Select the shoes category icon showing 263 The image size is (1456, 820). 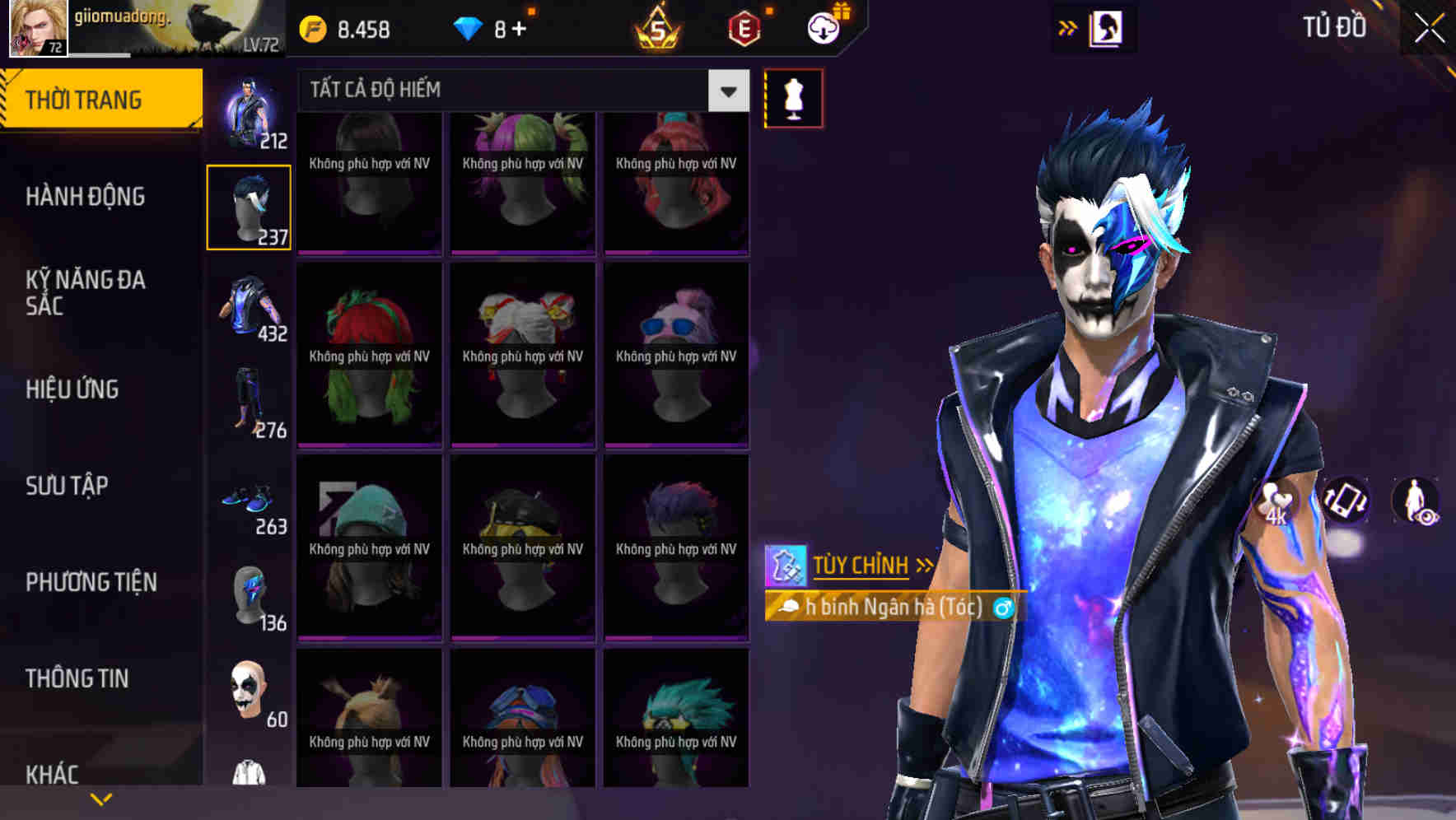pyautogui.click(x=247, y=498)
